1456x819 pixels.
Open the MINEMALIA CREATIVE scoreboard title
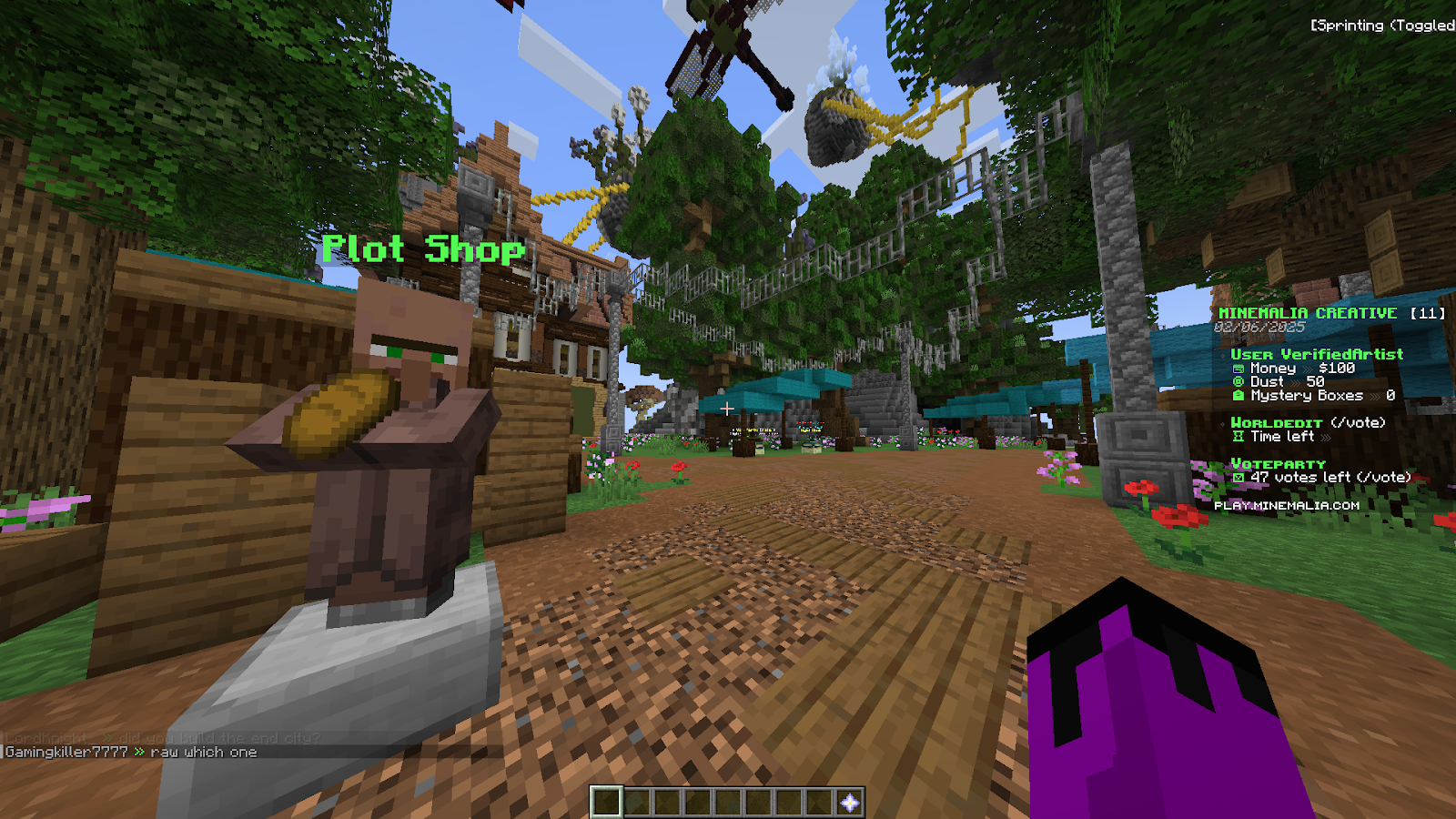[1308, 313]
